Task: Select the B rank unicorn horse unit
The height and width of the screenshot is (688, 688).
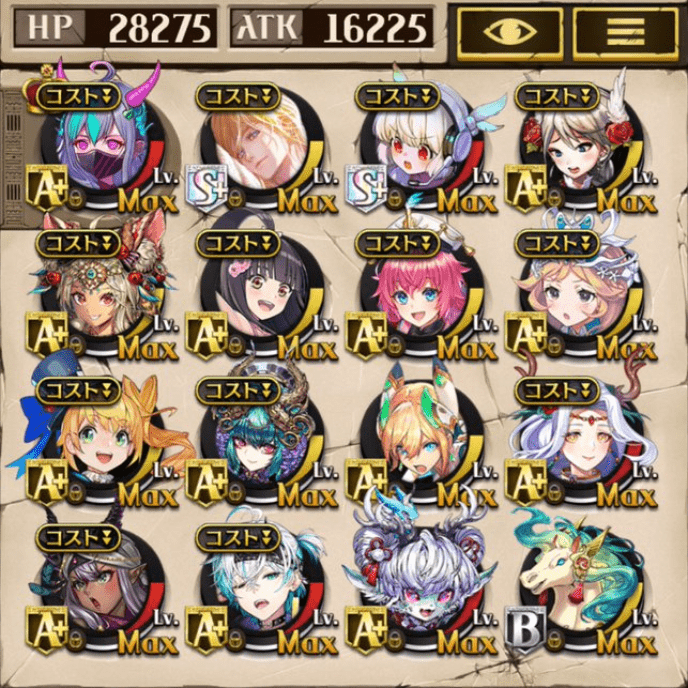Action: tap(580, 588)
